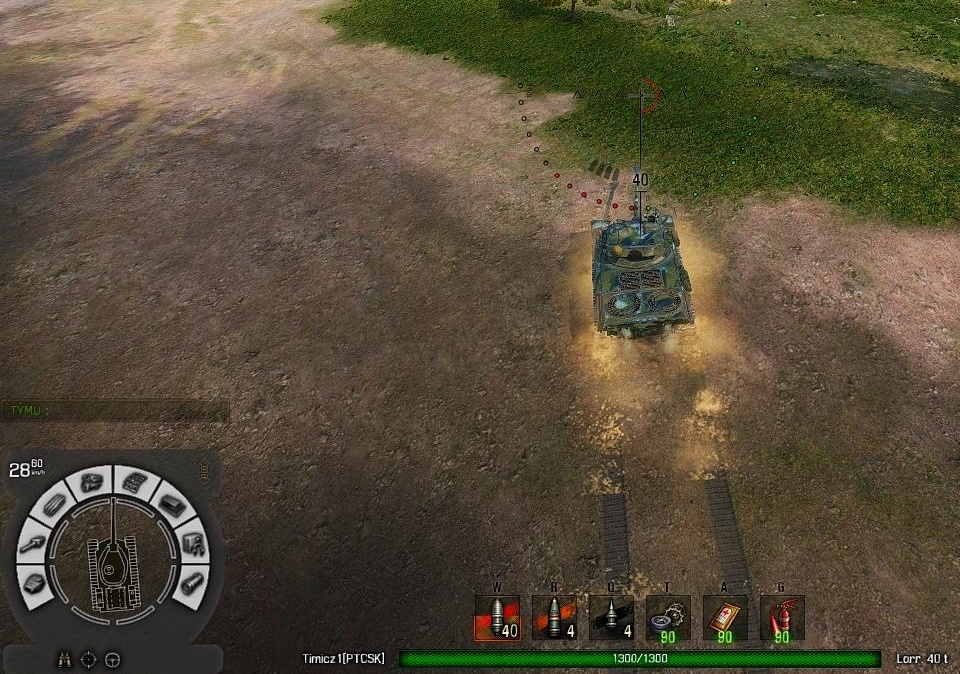Click the shell-shaped module icon on damage panel

190,583
